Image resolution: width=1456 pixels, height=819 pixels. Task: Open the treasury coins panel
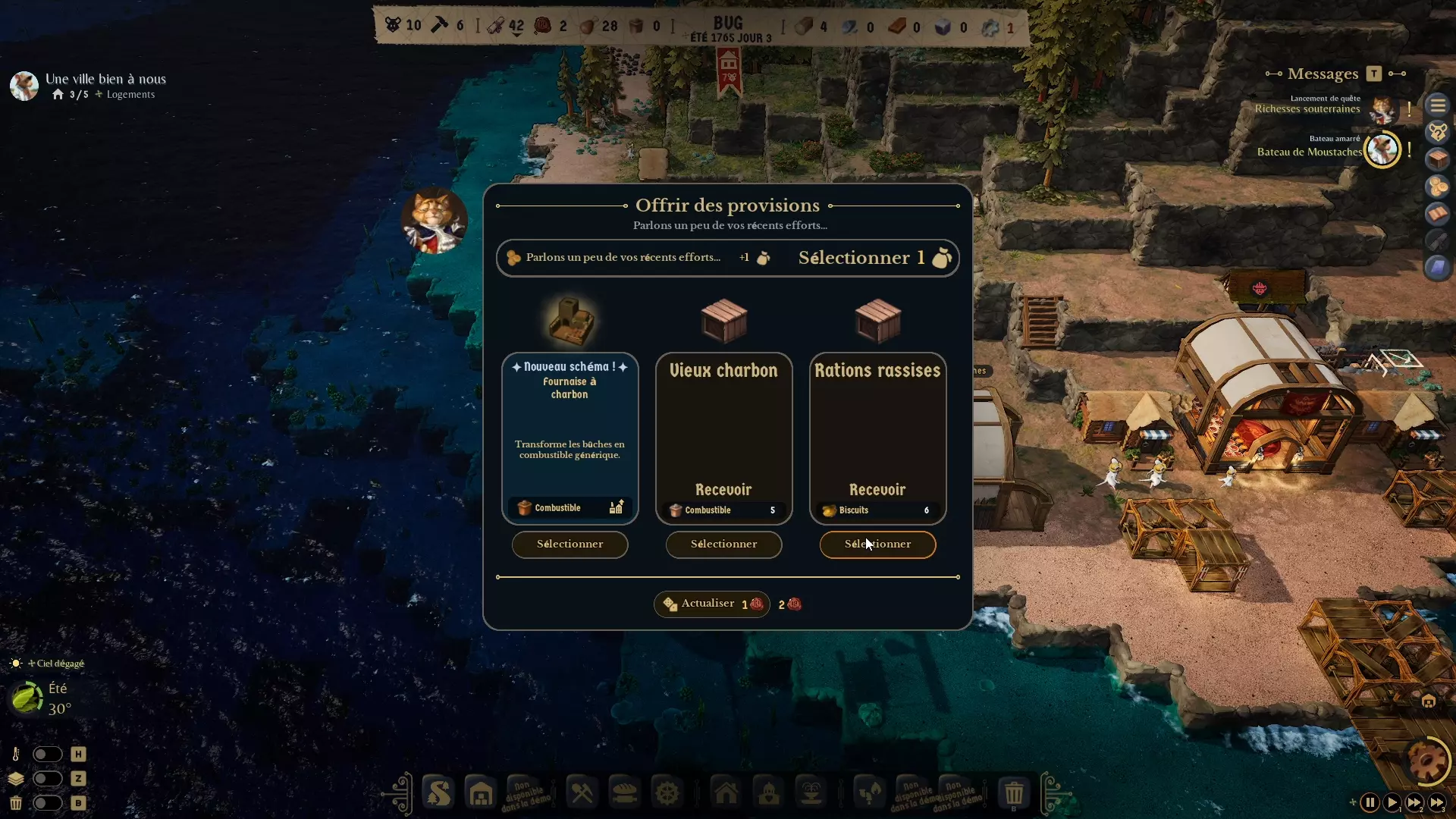pos(1438,187)
